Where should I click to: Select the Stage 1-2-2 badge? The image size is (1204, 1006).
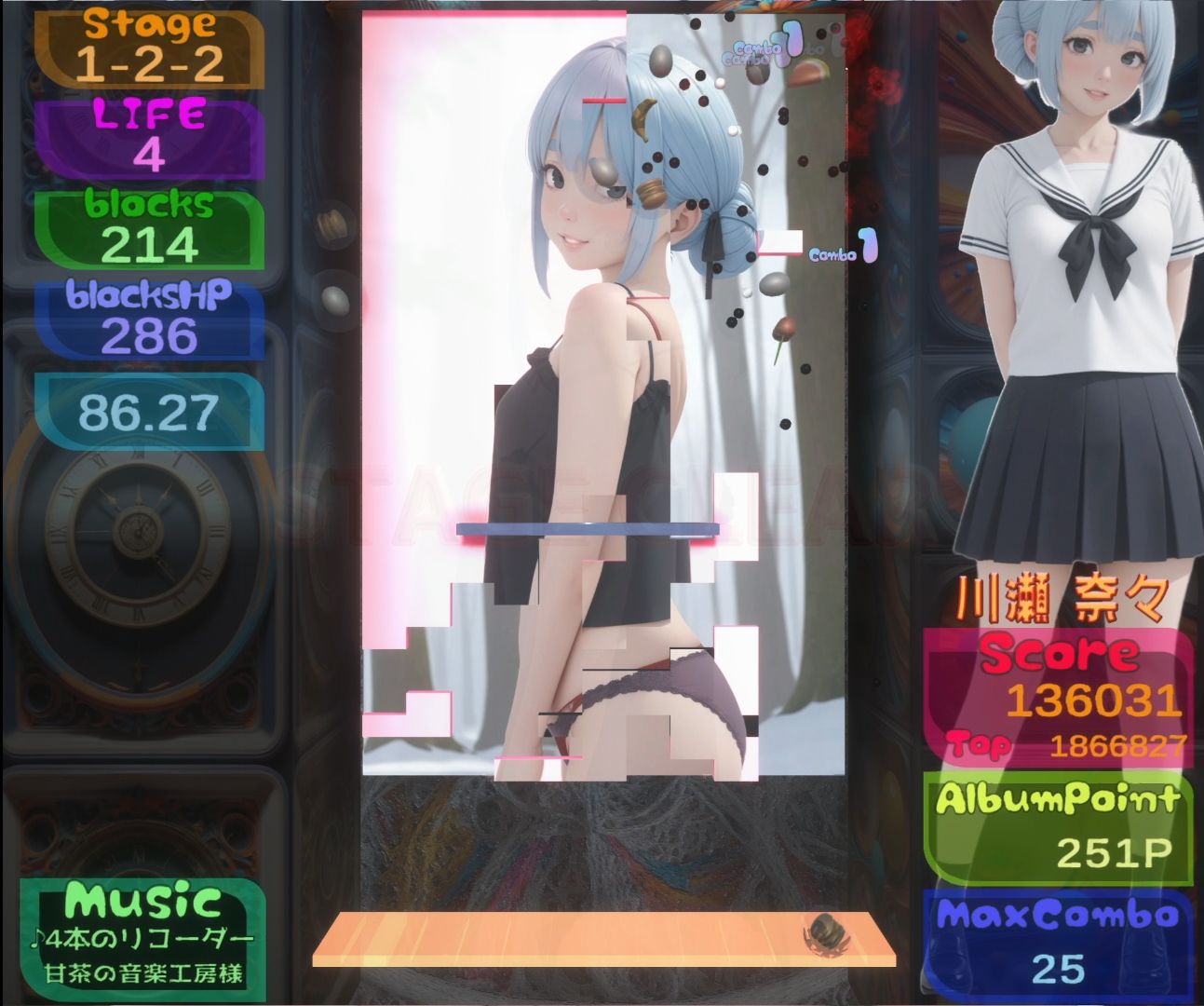tap(149, 47)
